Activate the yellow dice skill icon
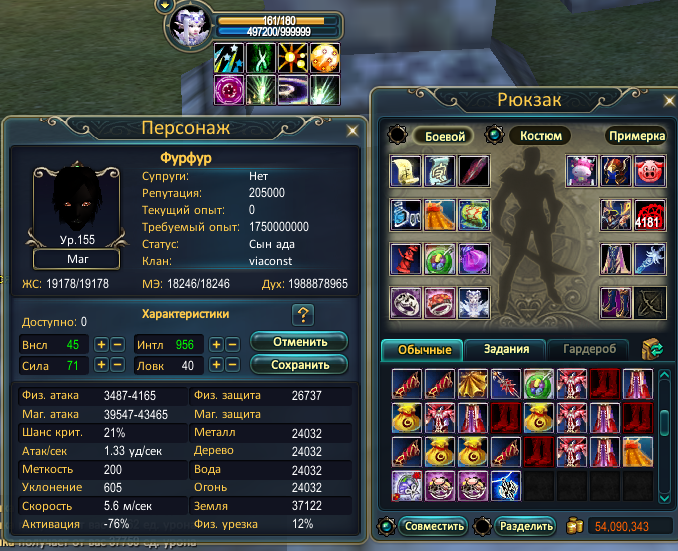The height and width of the screenshot is (551, 678). point(324,57)
